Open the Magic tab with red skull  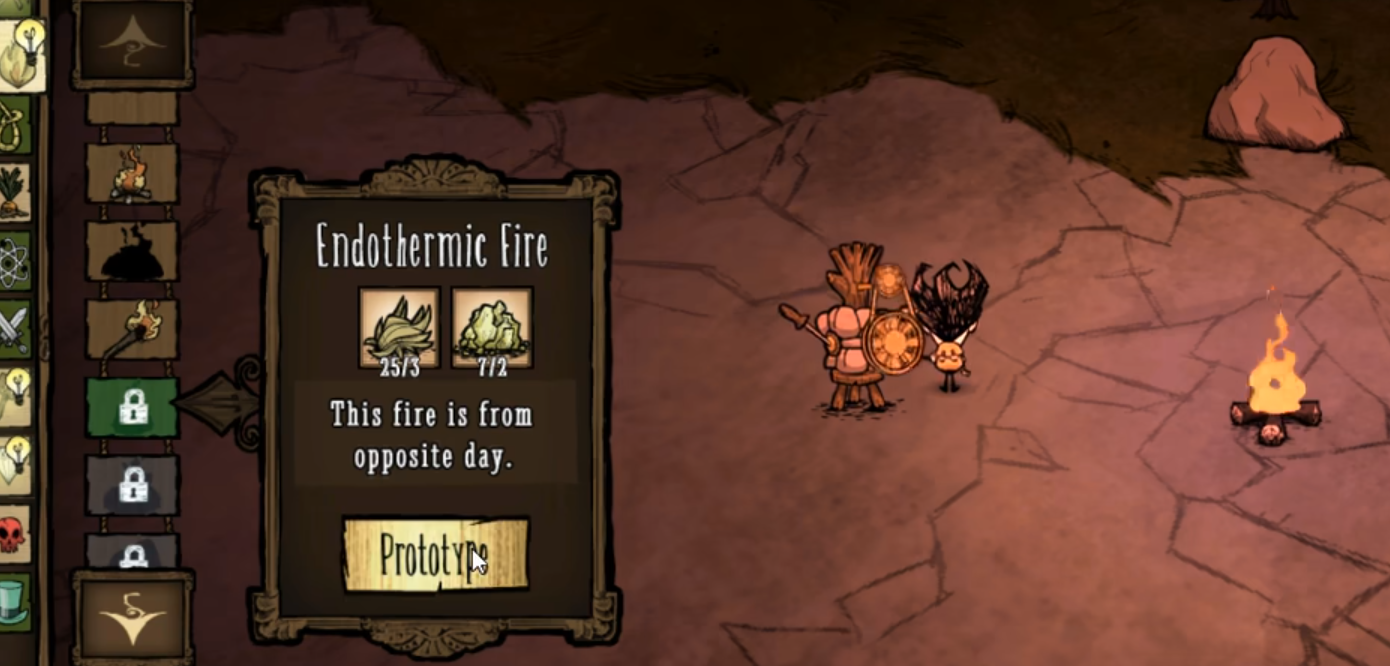point(12,534)
